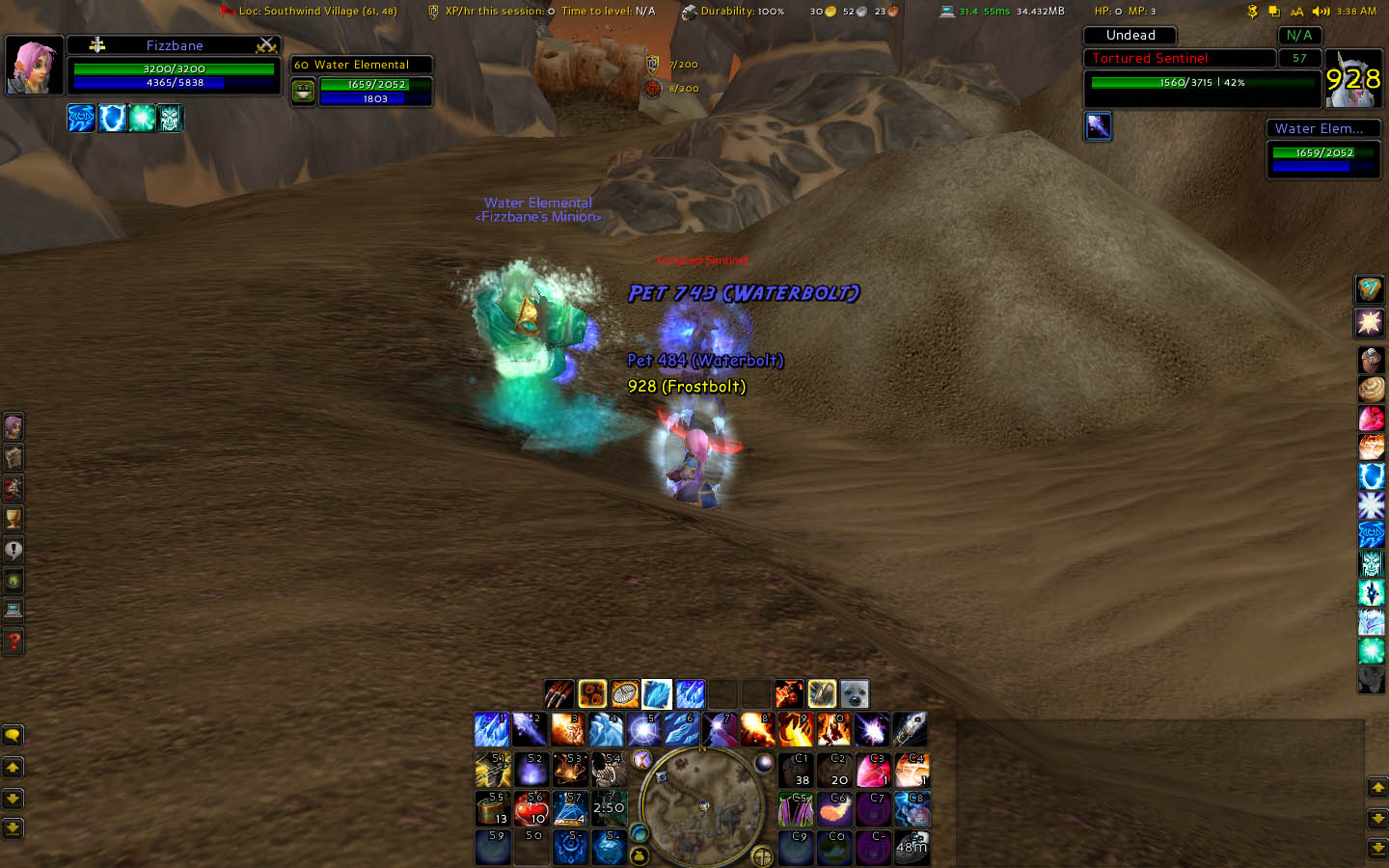This screenshot has height=868, width=1389.
Task: Activate the red claw attack pet ability
Action: 558,693
